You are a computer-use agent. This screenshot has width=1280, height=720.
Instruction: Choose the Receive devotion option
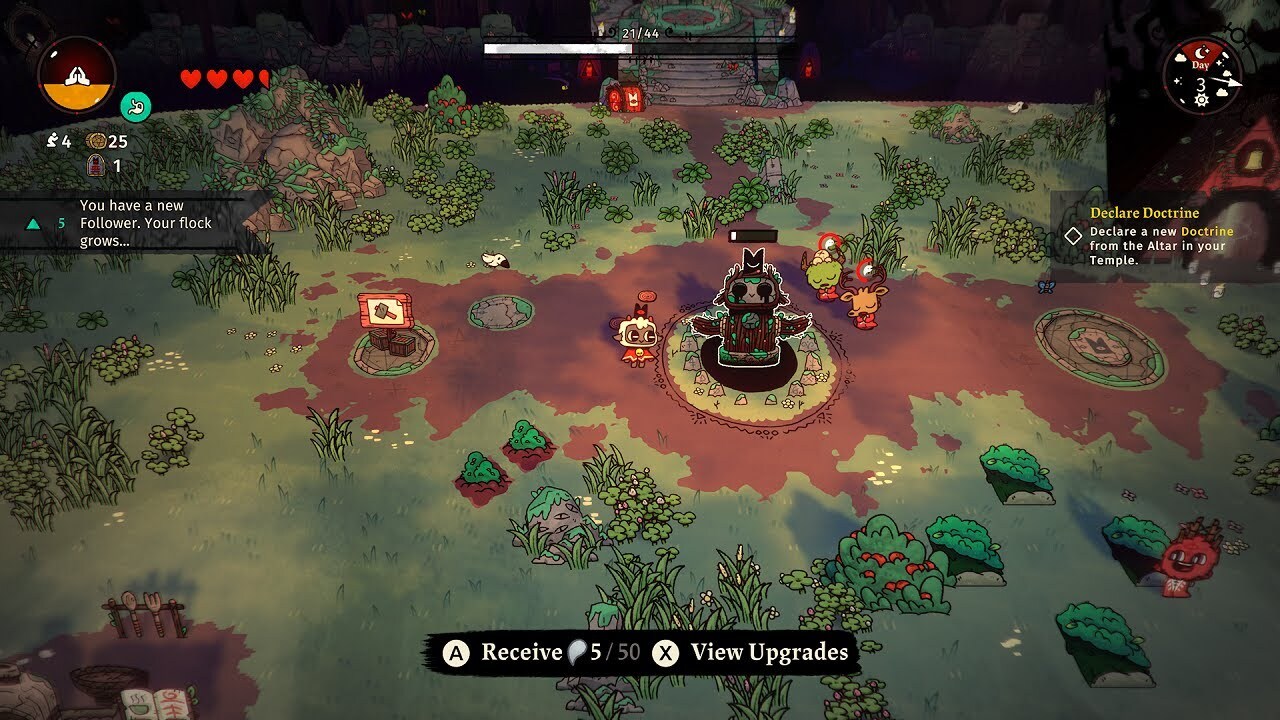(542, 653)
